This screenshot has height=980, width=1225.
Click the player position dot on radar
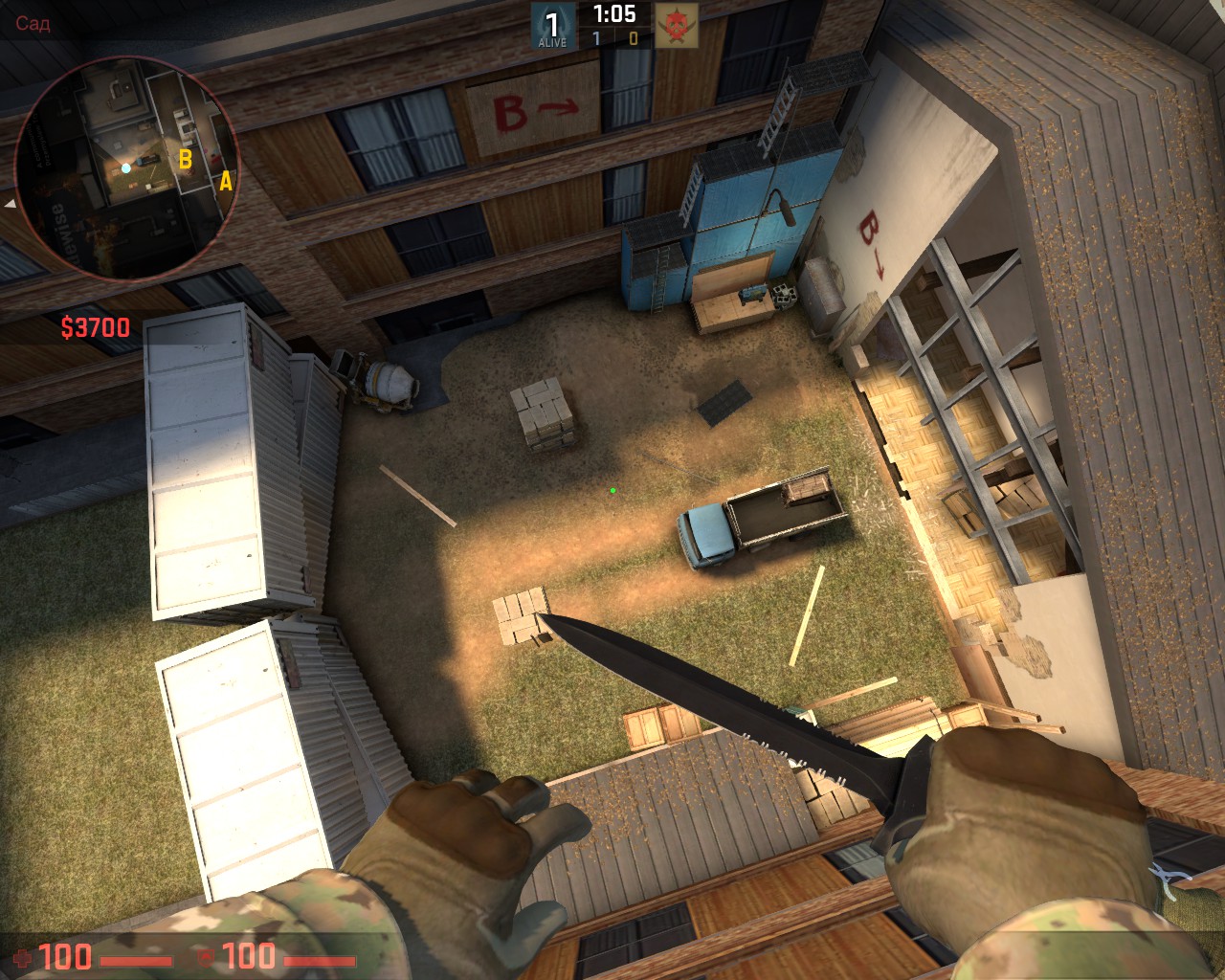125,168
